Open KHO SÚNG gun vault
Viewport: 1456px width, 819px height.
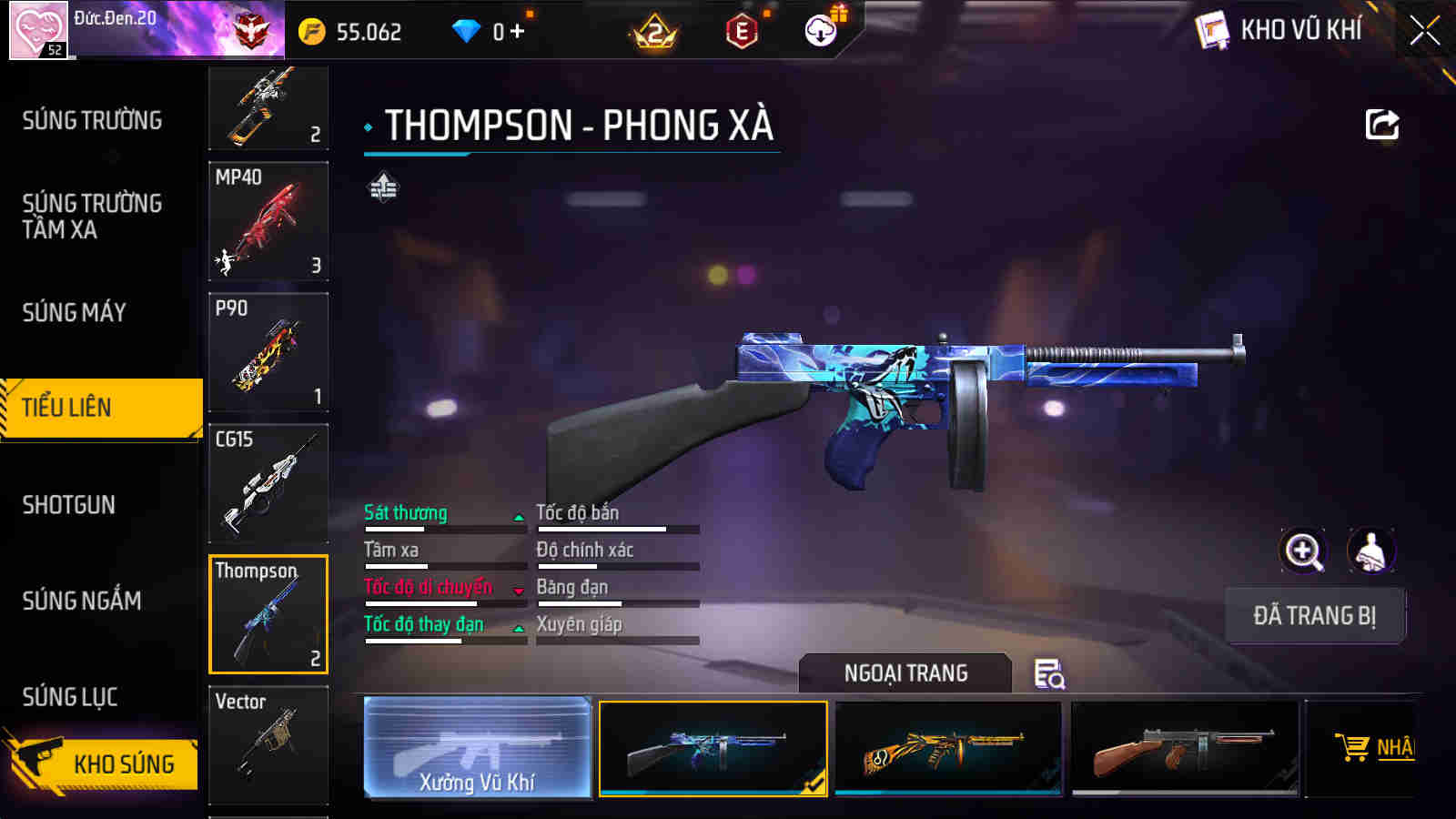click(118, 764)
